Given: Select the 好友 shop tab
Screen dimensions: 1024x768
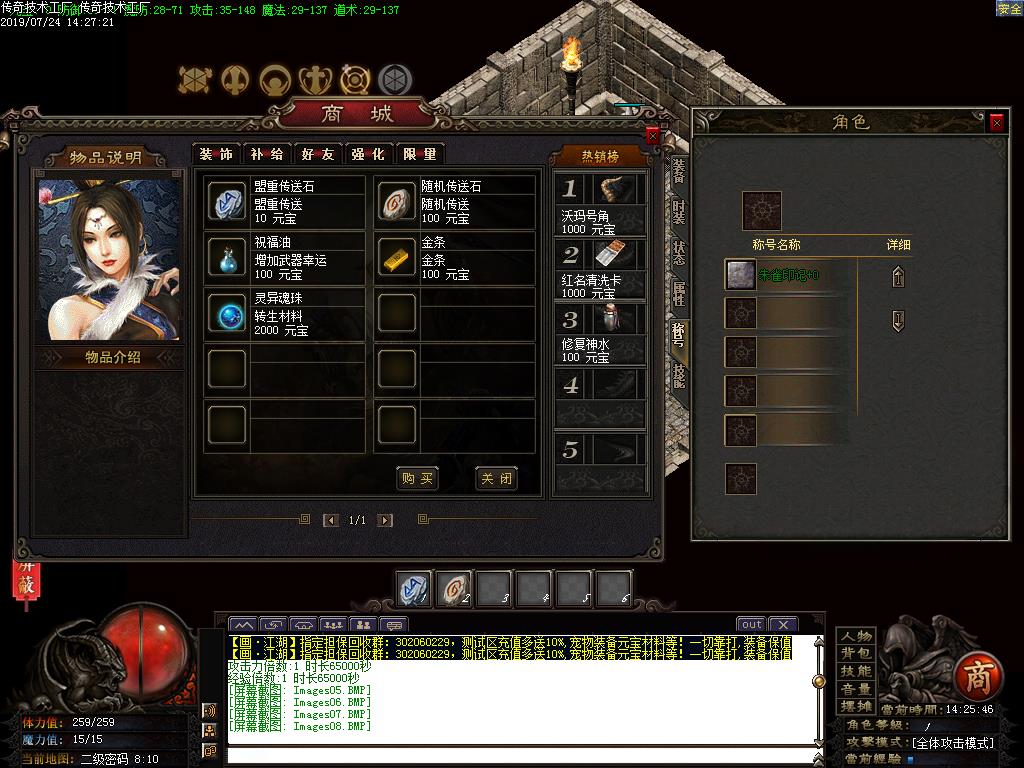Looking at the screenshot, I should 318,154.
